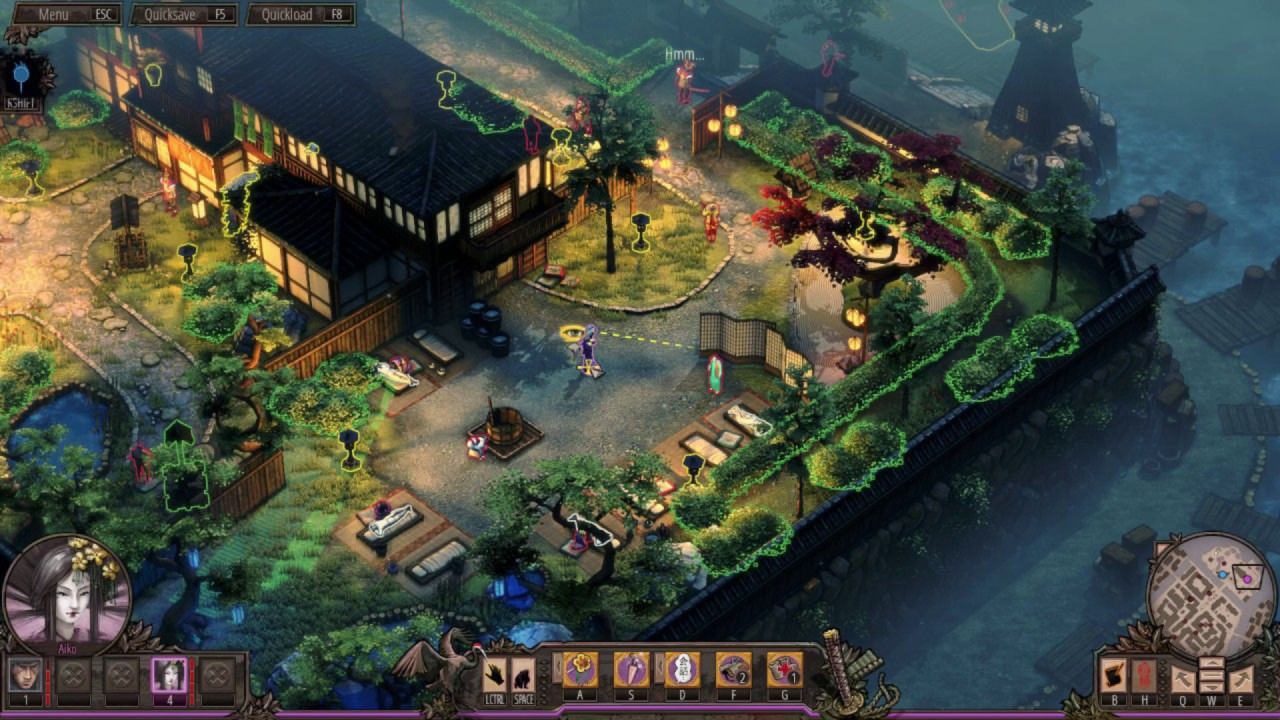Screen dimensions: 1280x720
Task: Use Aiko's yellow flower hairpin ability
Action: 580,669
